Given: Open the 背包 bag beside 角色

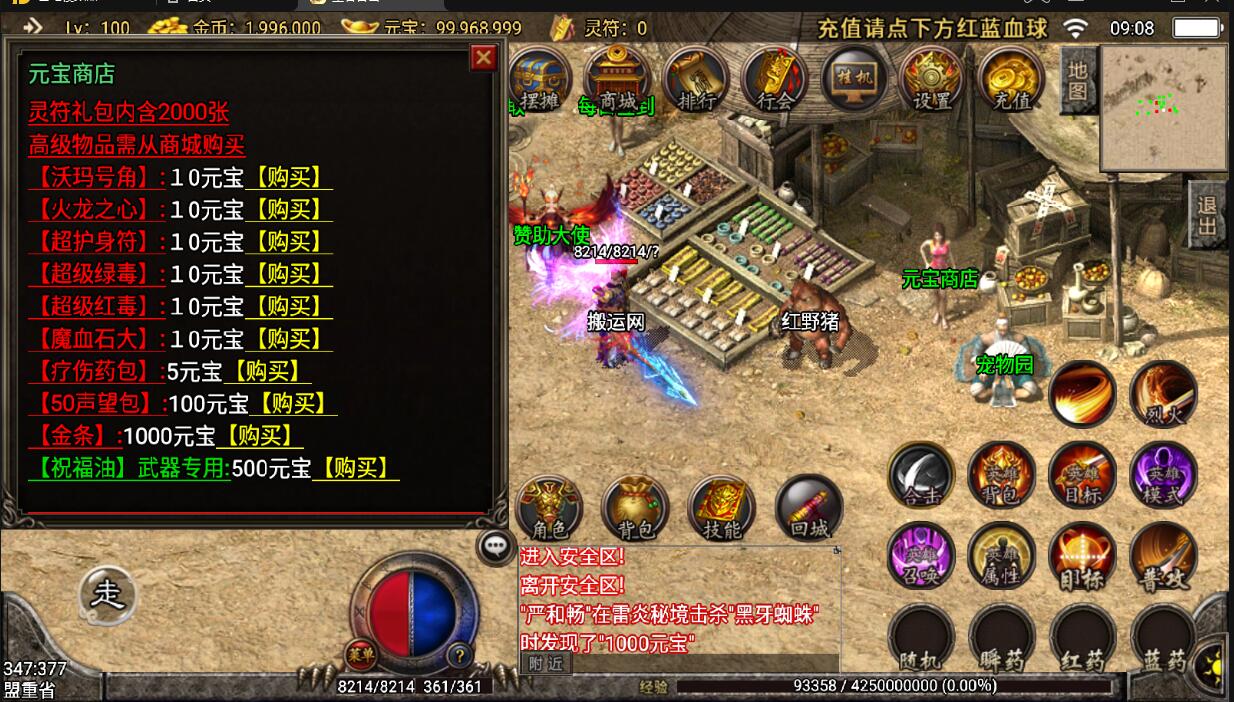Looking at the screenshot, I should pyautogui.click(x=634, y=508).
